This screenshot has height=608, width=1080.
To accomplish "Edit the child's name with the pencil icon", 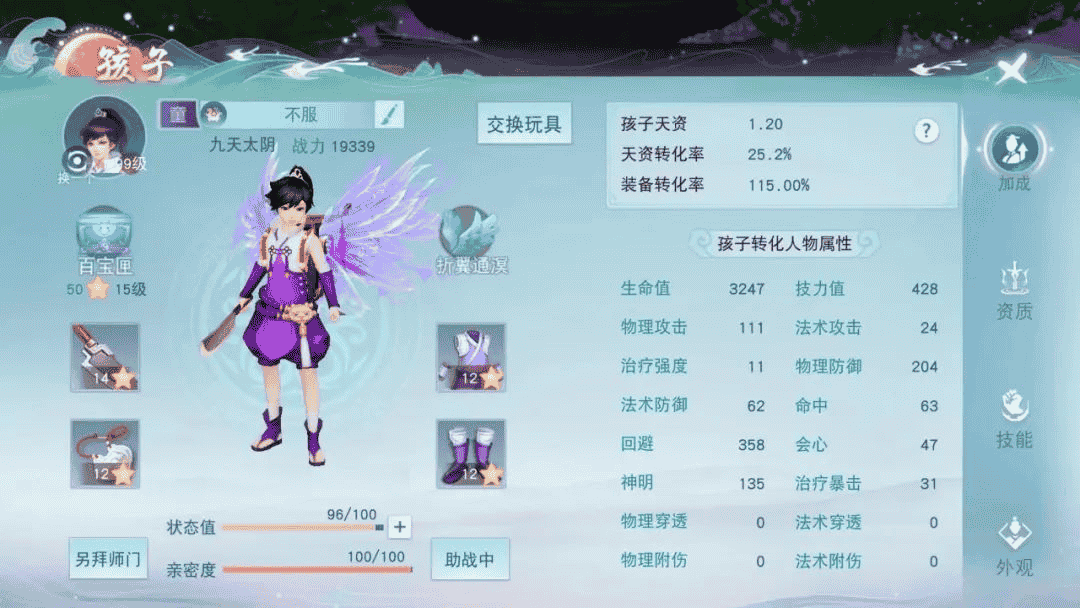I will (389, 114).
